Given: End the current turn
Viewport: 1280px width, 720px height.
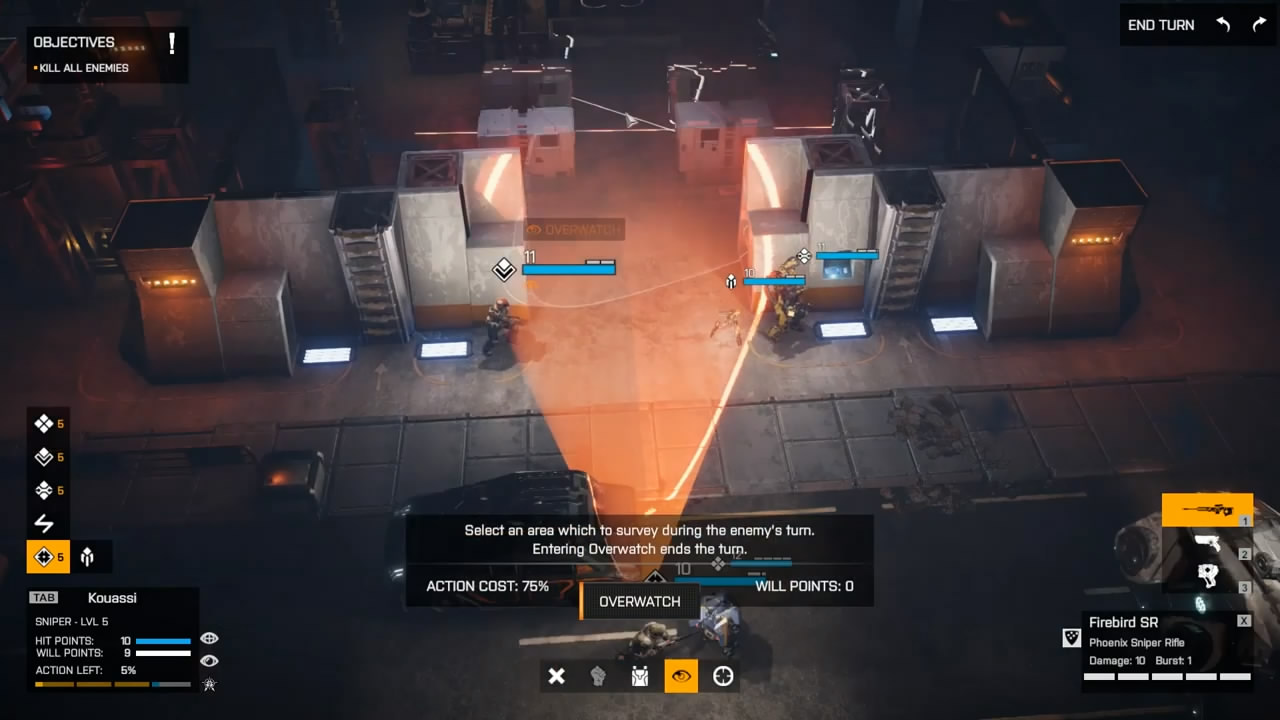Looking at the screenshot, I should coord(1160,25).
